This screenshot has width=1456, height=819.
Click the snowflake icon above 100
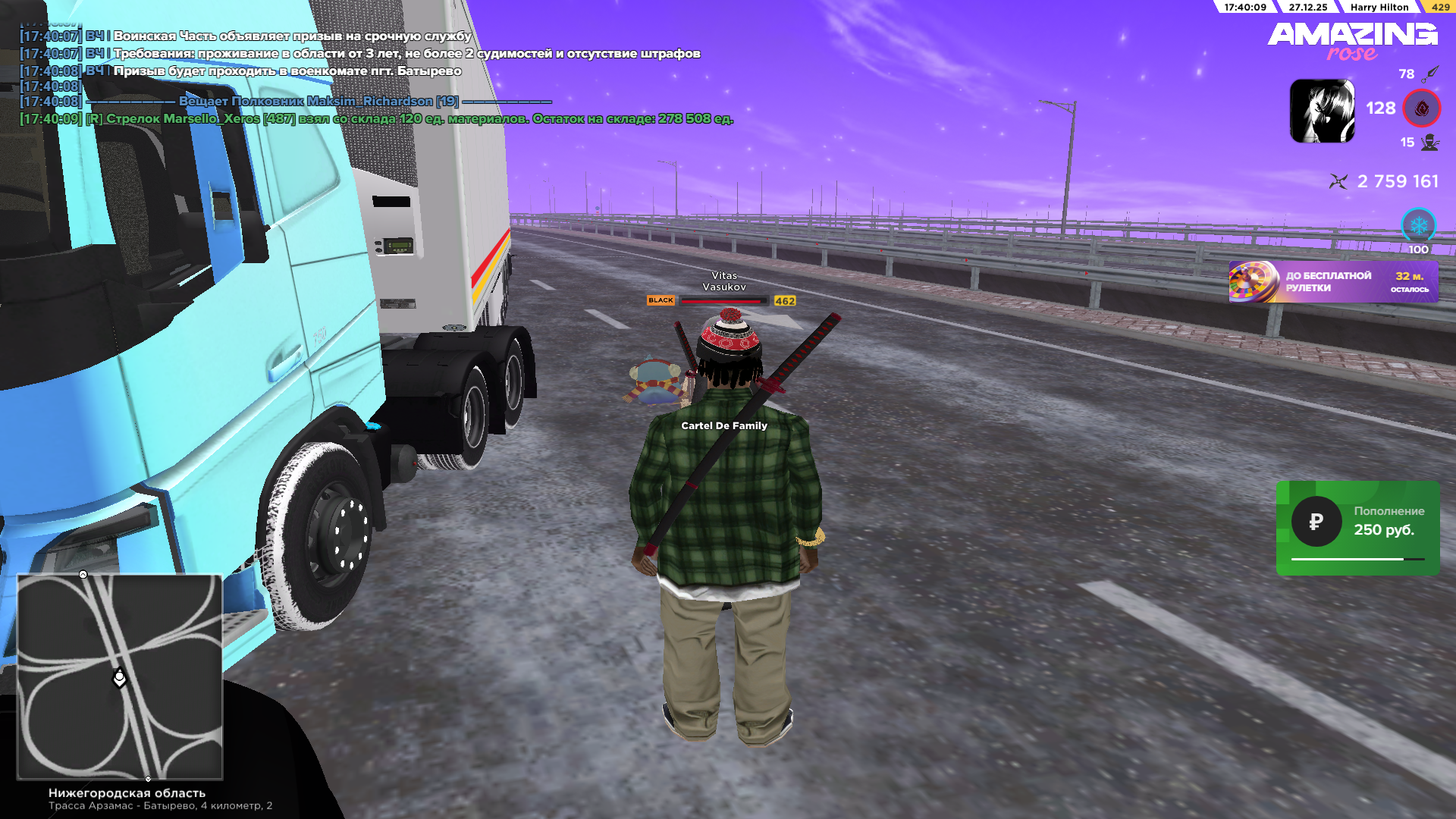(x=1418, y=225)
